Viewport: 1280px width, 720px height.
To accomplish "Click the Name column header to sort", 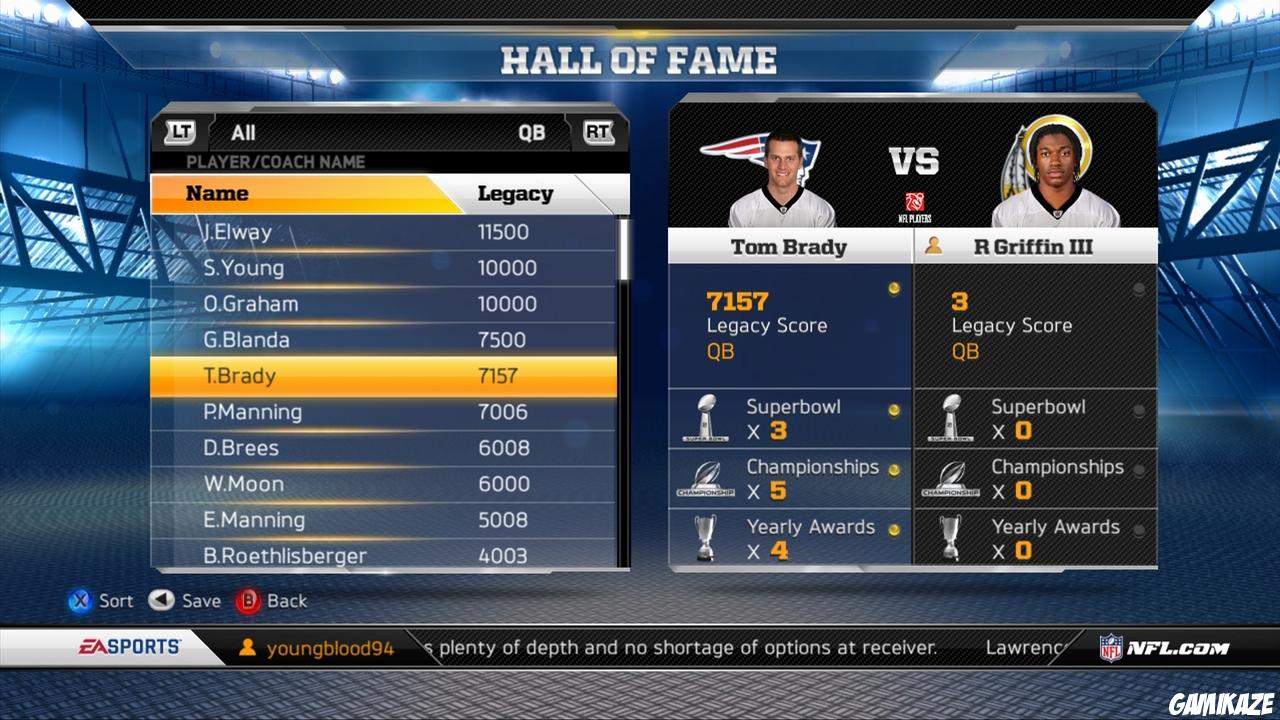I will 218,193.
